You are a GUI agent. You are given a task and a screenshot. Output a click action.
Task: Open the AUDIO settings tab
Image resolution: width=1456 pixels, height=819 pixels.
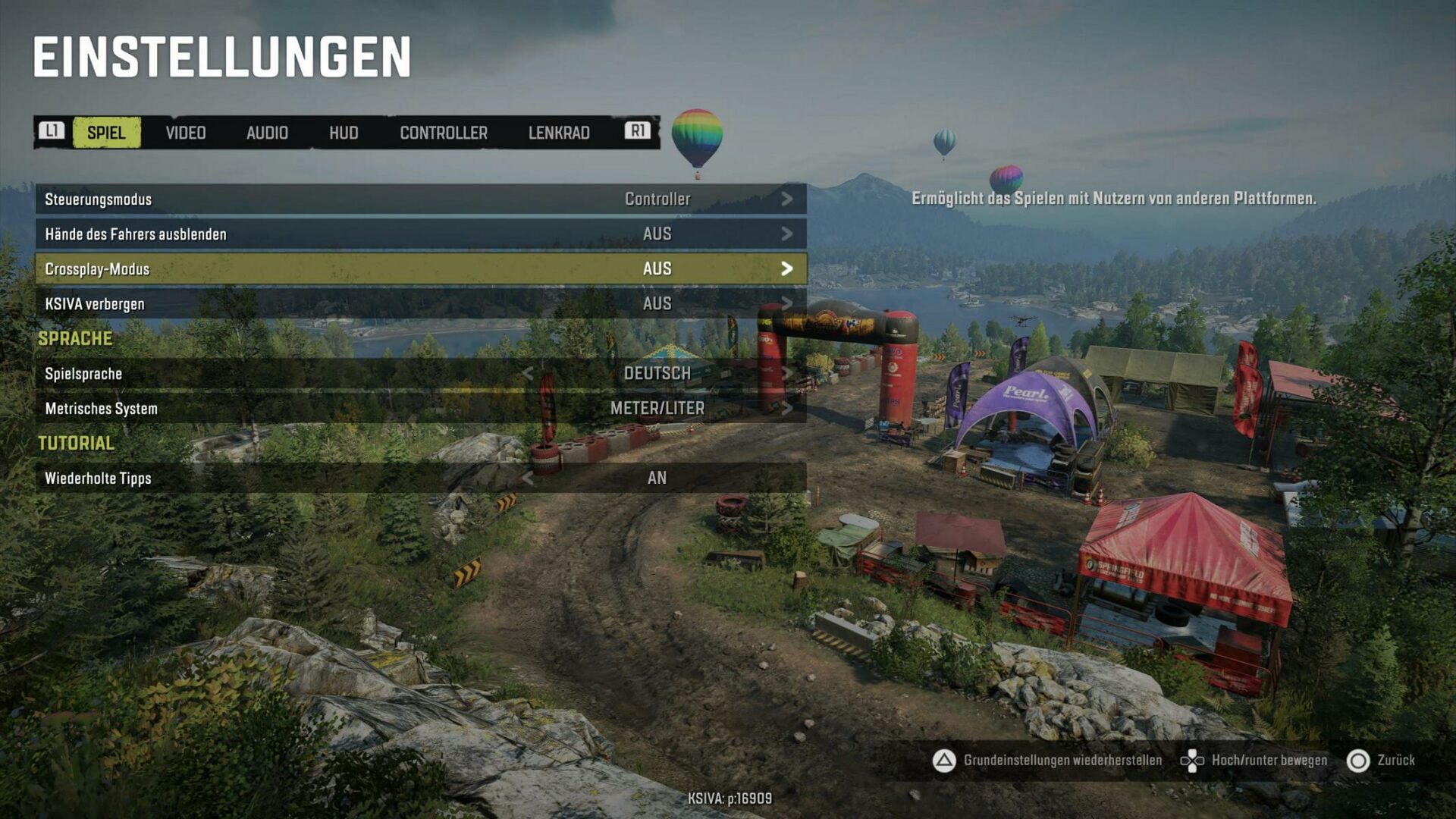pos(266,133)
